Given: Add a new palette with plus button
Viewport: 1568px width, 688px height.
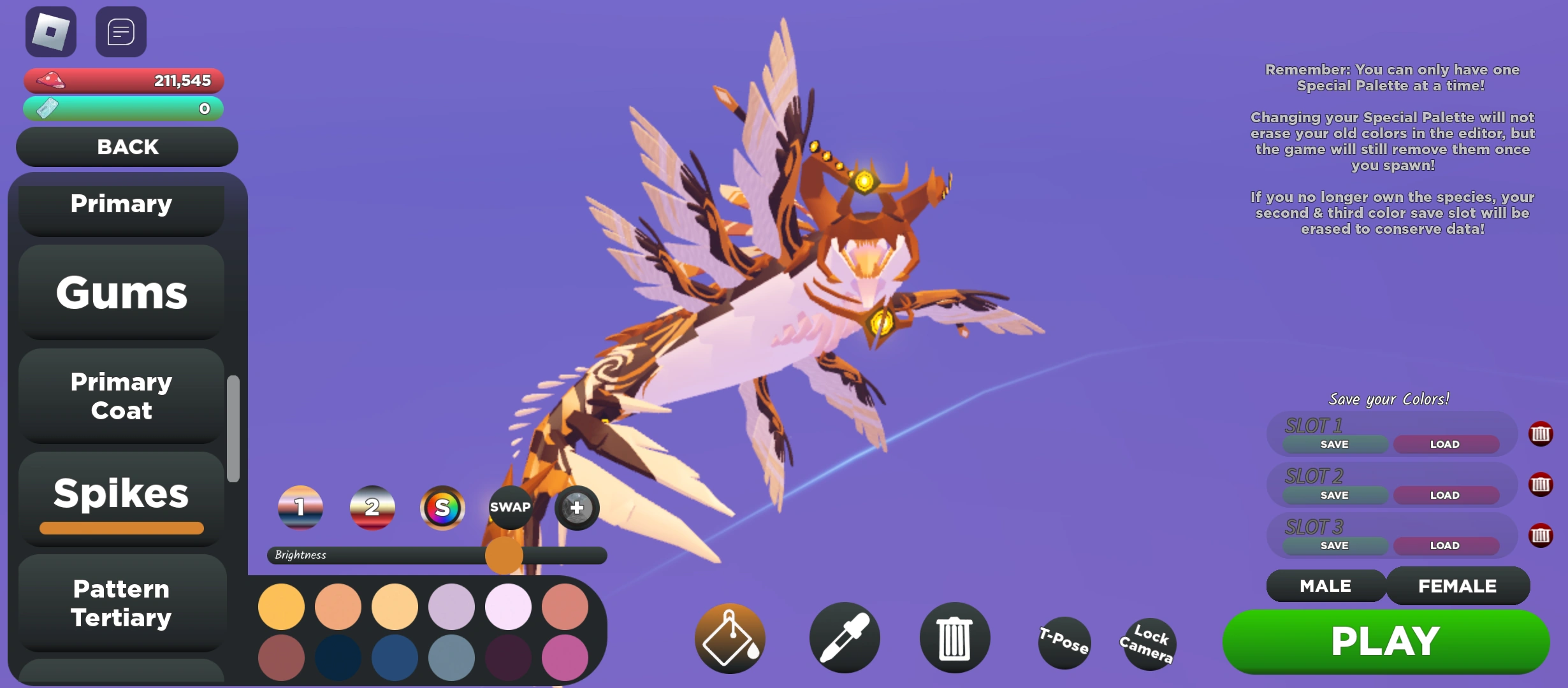Looking at the screenshot, I should [576, 508].
